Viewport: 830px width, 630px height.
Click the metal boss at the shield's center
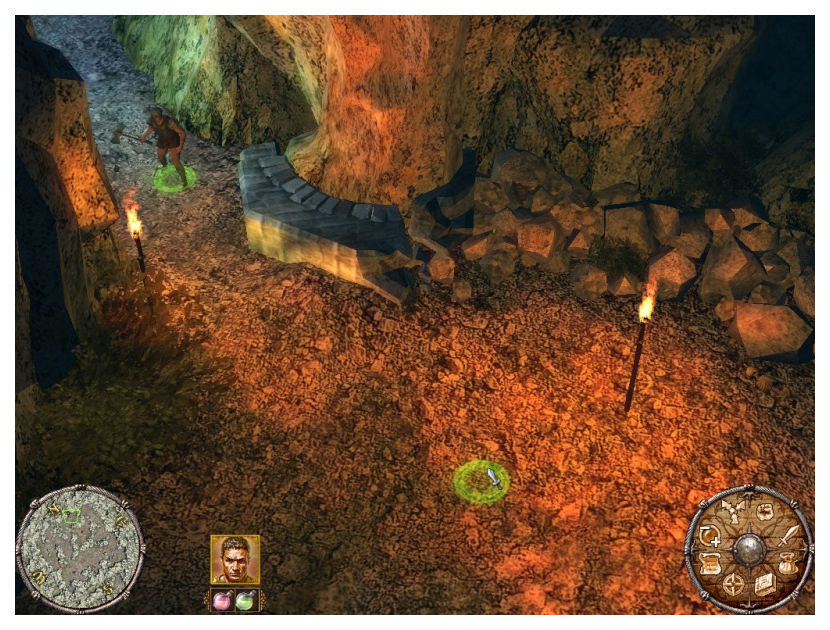(750, 549)
